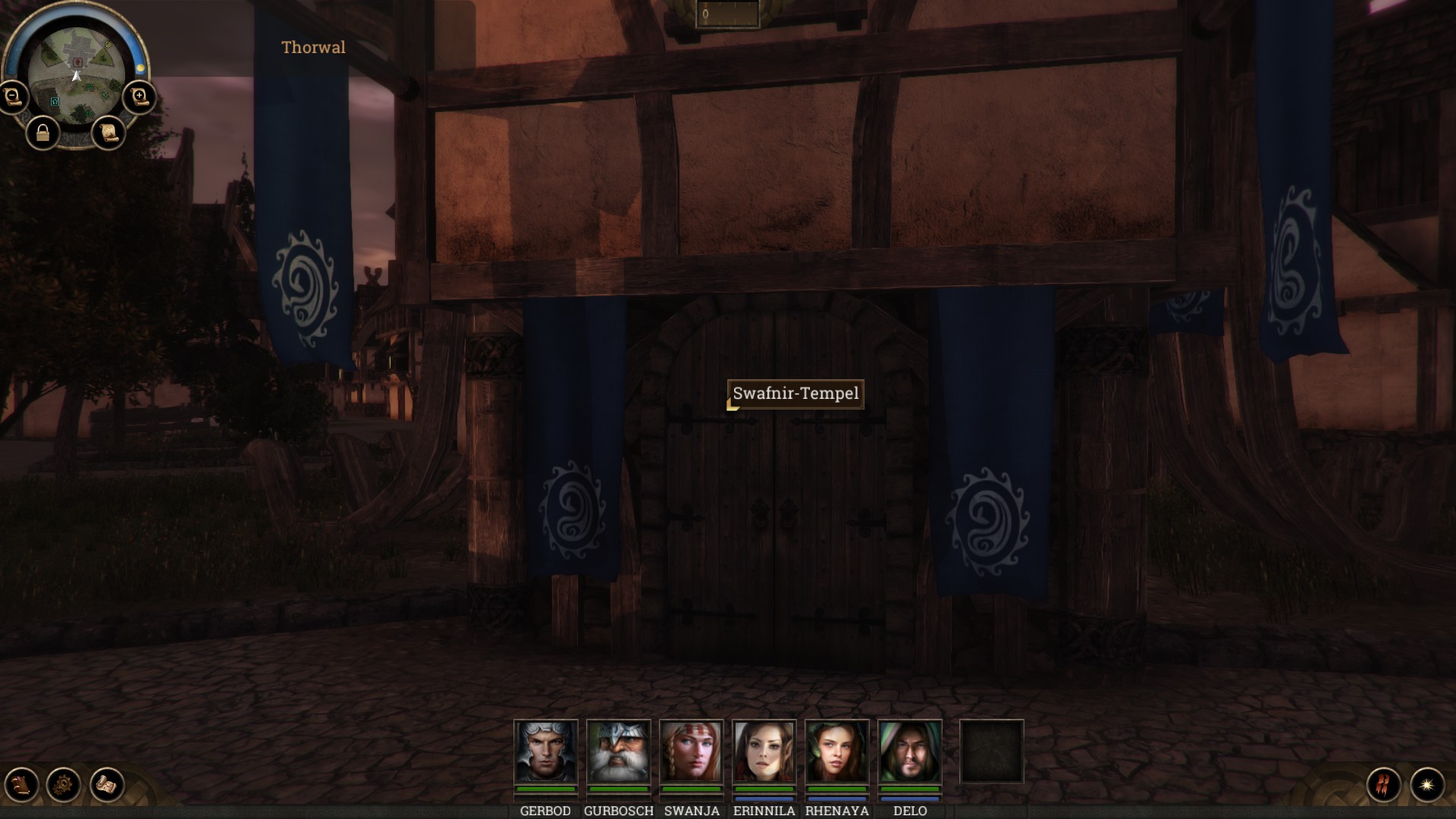Select Gerbod's portrait
The height and width of the screenshot is (819, 1456).
point(546,752)
